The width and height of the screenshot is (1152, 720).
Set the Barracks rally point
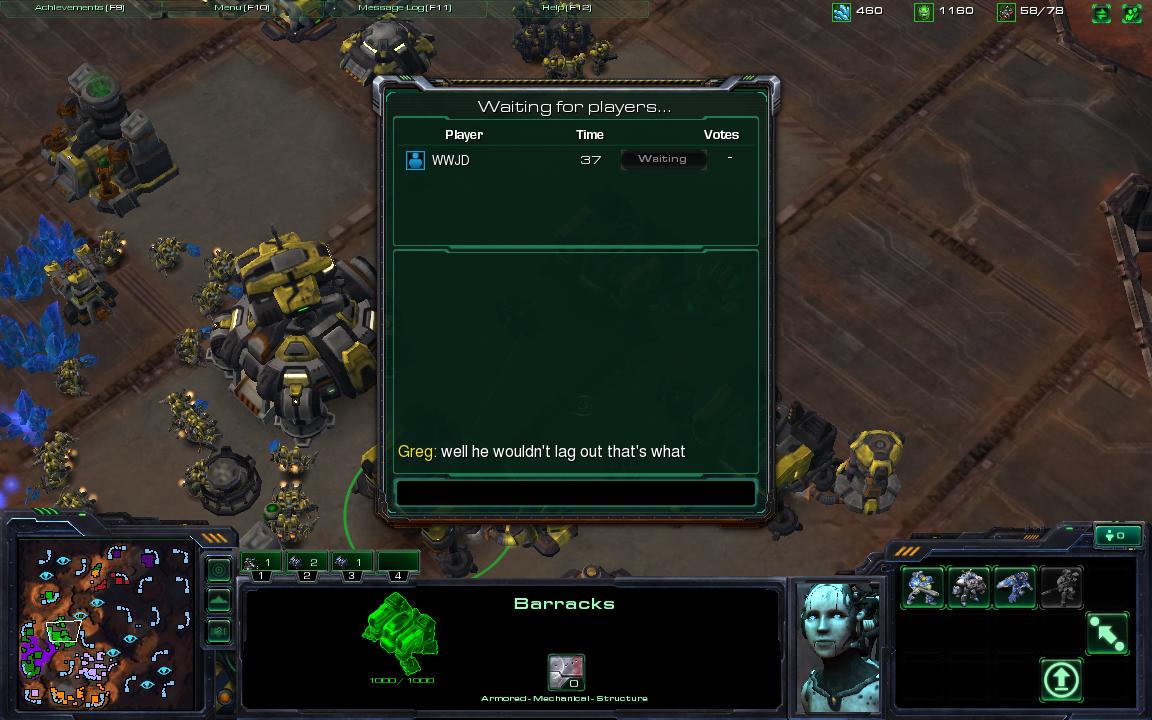(1107, 634)
